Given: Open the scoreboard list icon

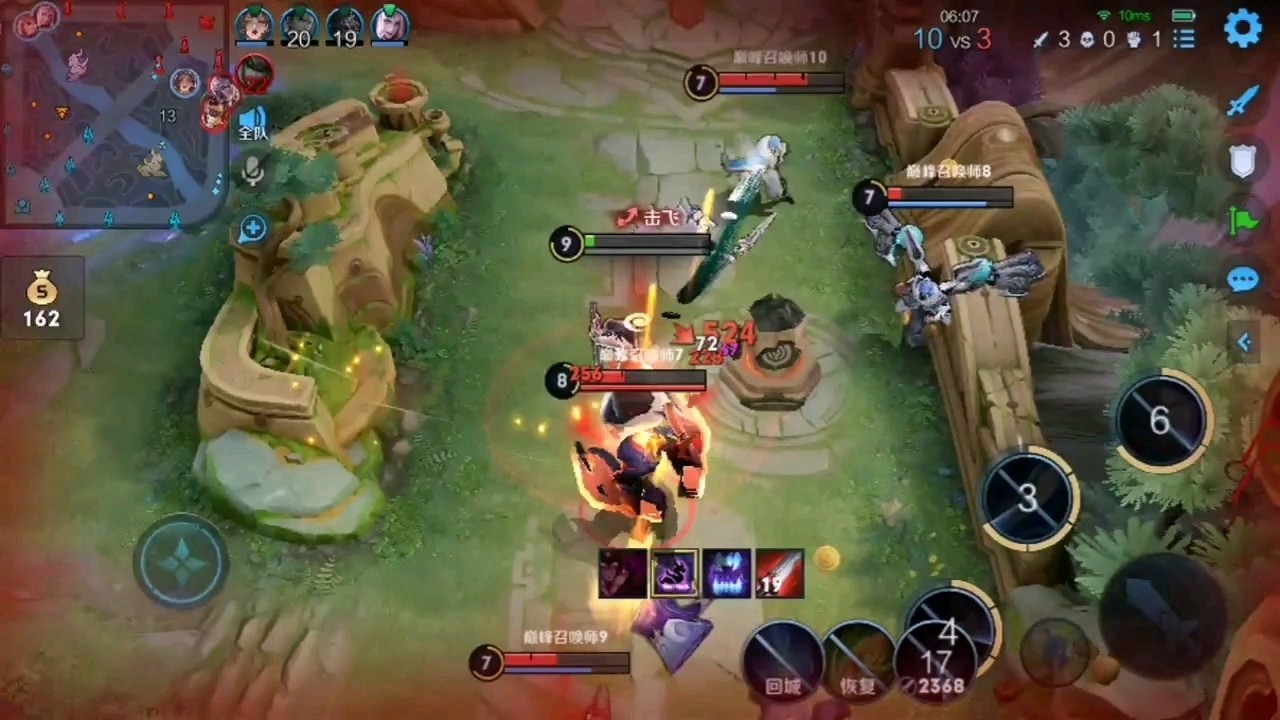Looking at the screenshot, I should point(1184,39).
